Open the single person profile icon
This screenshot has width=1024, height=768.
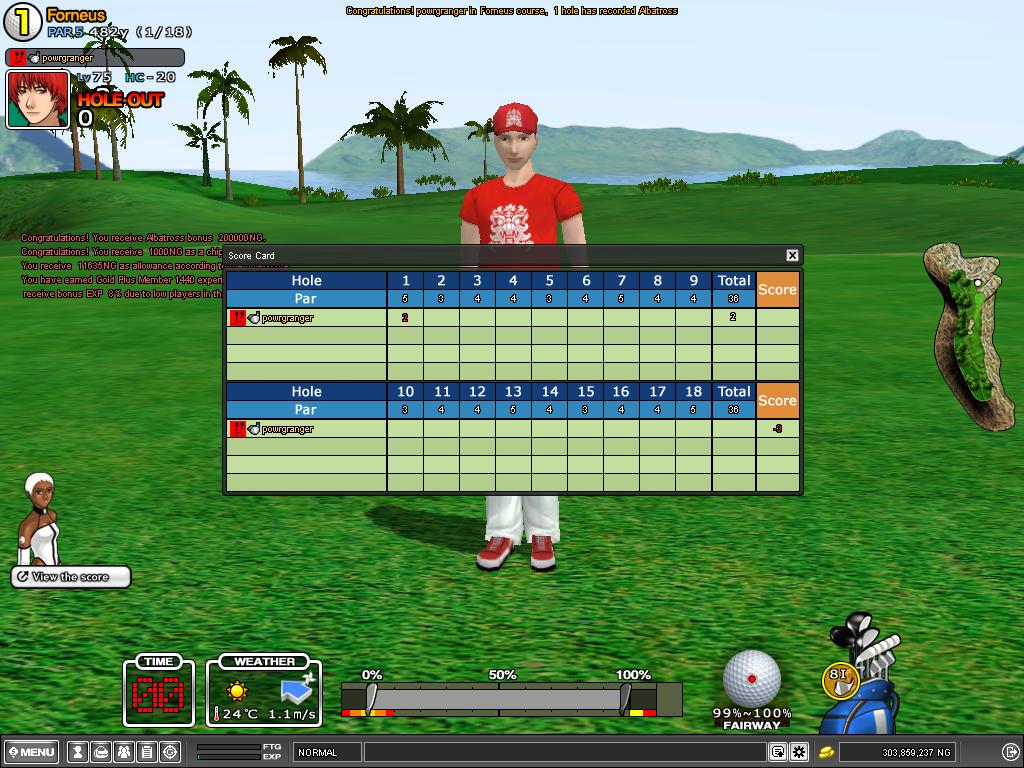click(x=77, y=752)
